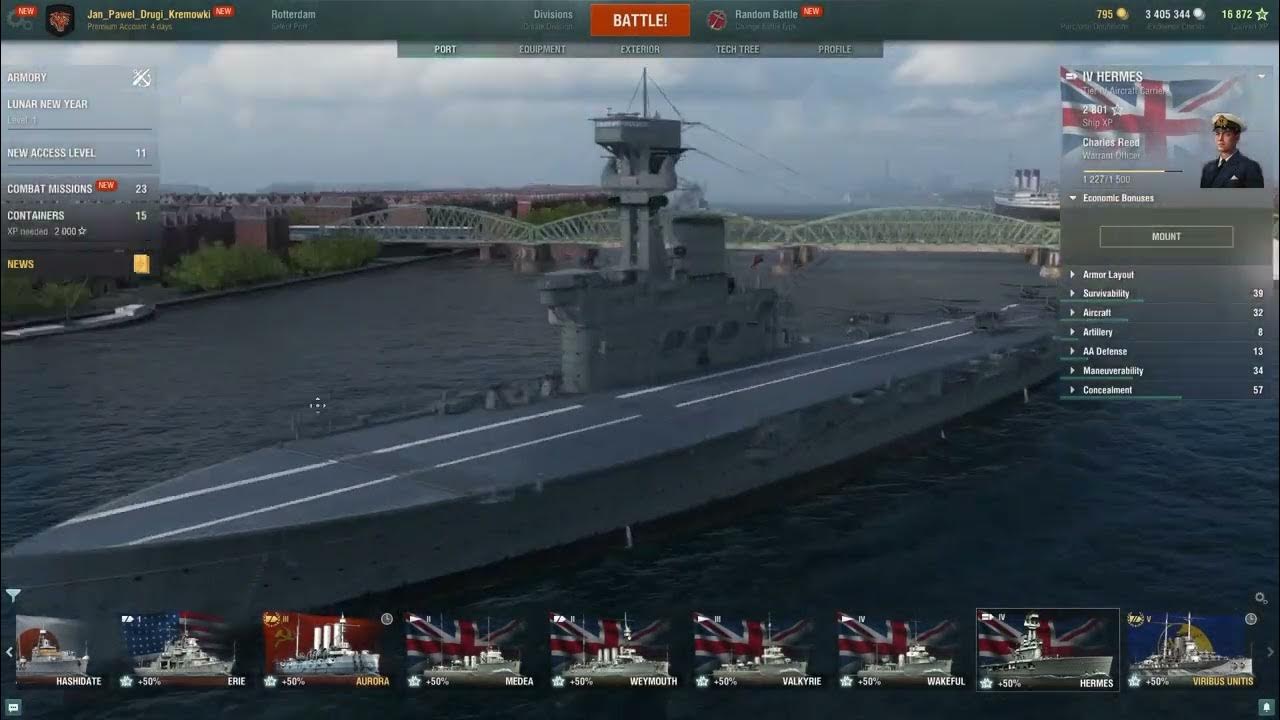Expand the Concealment stats row
This screenshot has width=1280, height=720.
[x=1107, y=390]
